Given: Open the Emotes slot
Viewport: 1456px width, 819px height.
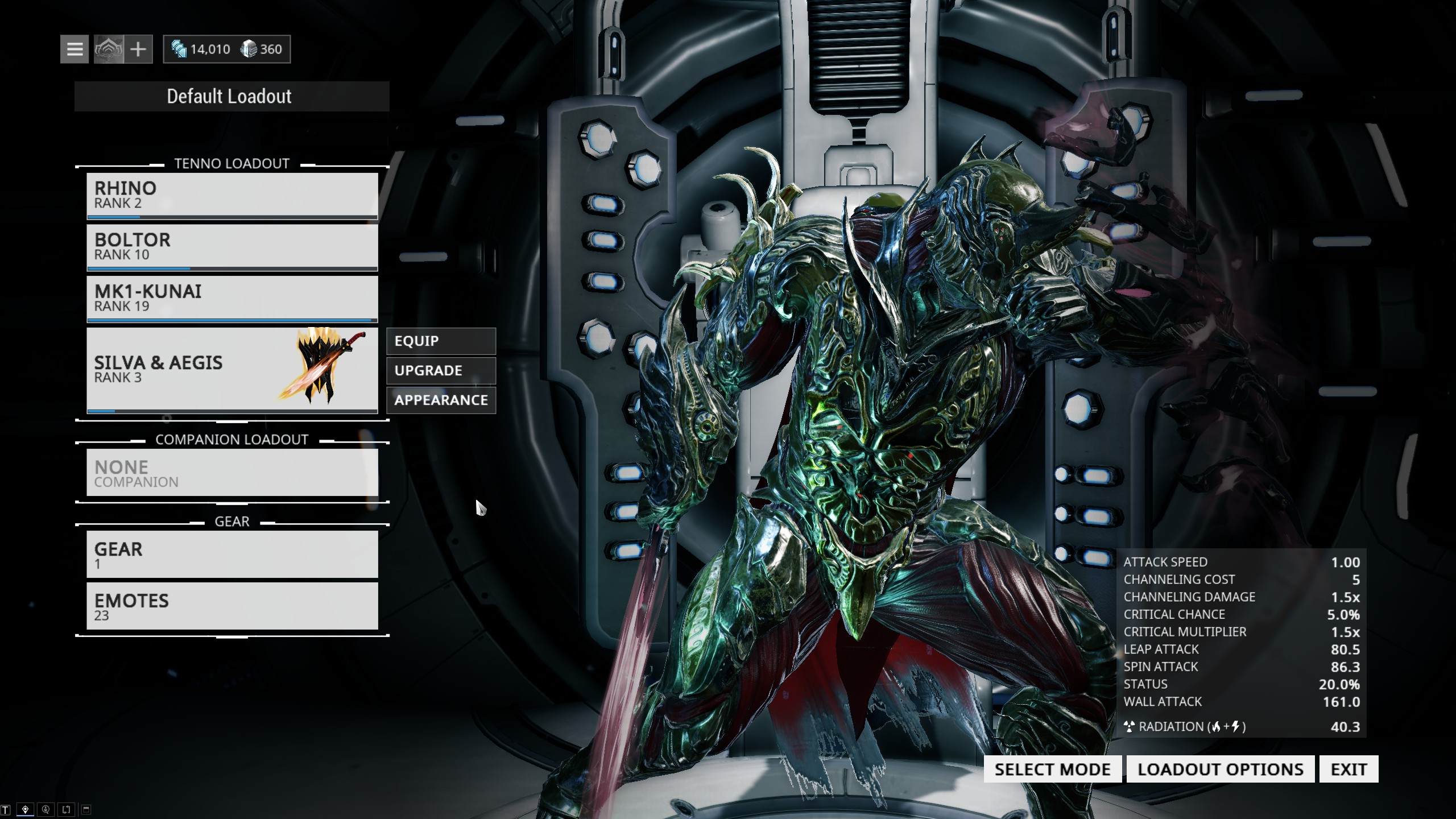Looking at the screenshot, I should tap(232, 606).
